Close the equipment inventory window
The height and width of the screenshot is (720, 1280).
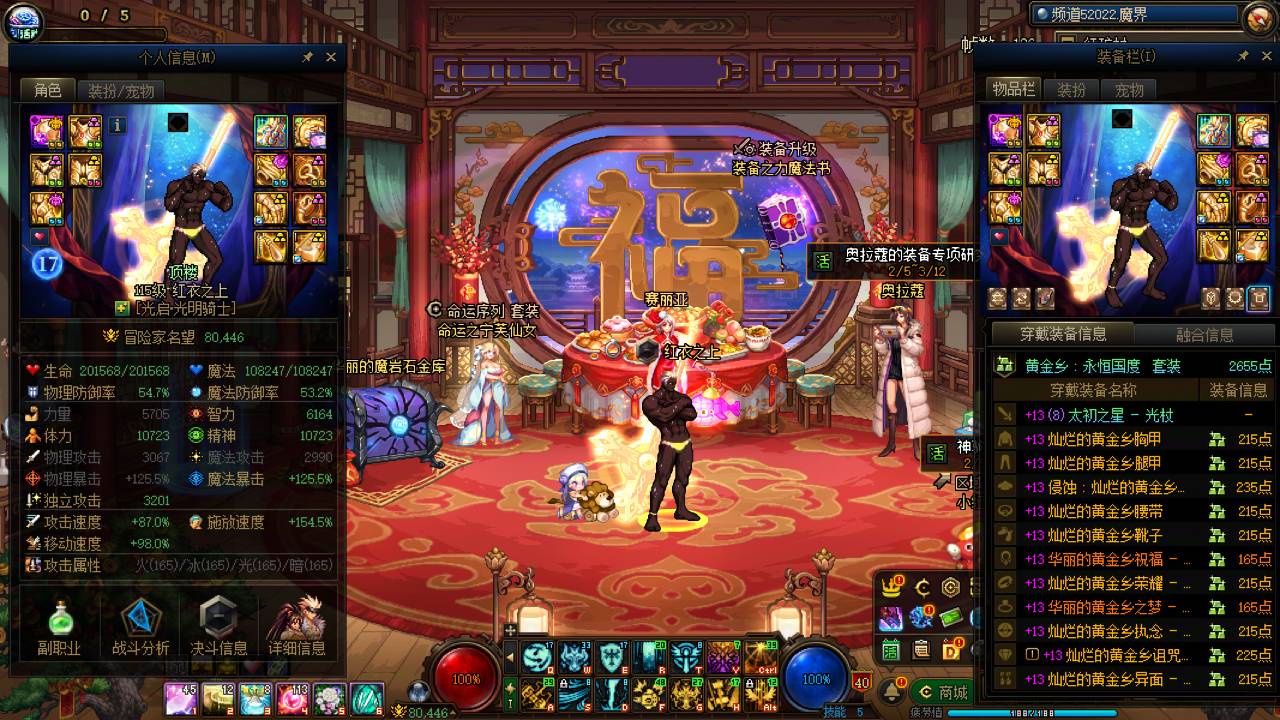[1265, 57]
